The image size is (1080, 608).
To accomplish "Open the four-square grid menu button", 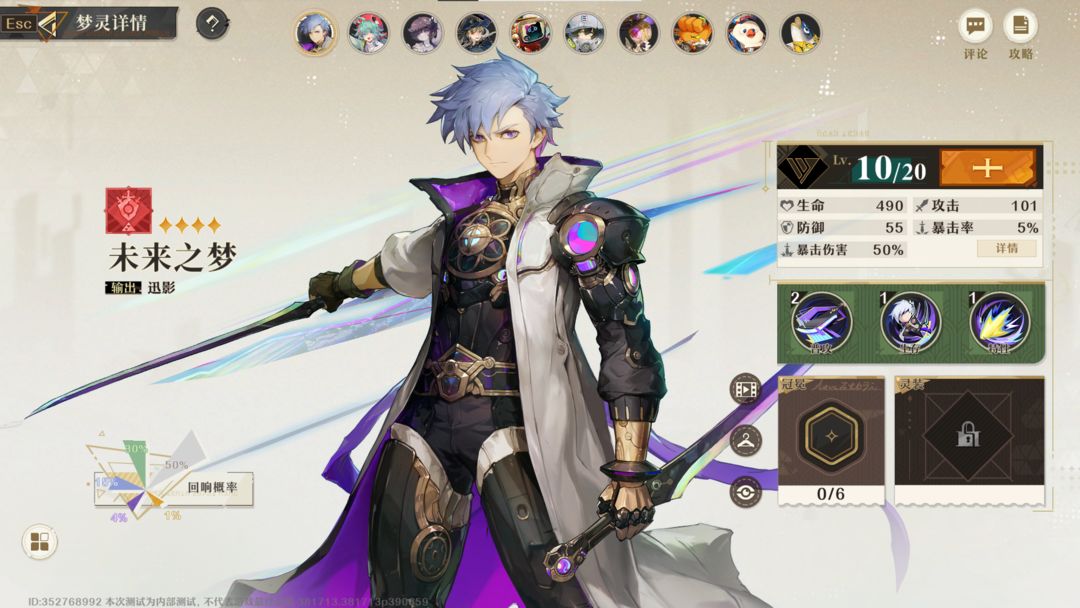I will [40, 542].
